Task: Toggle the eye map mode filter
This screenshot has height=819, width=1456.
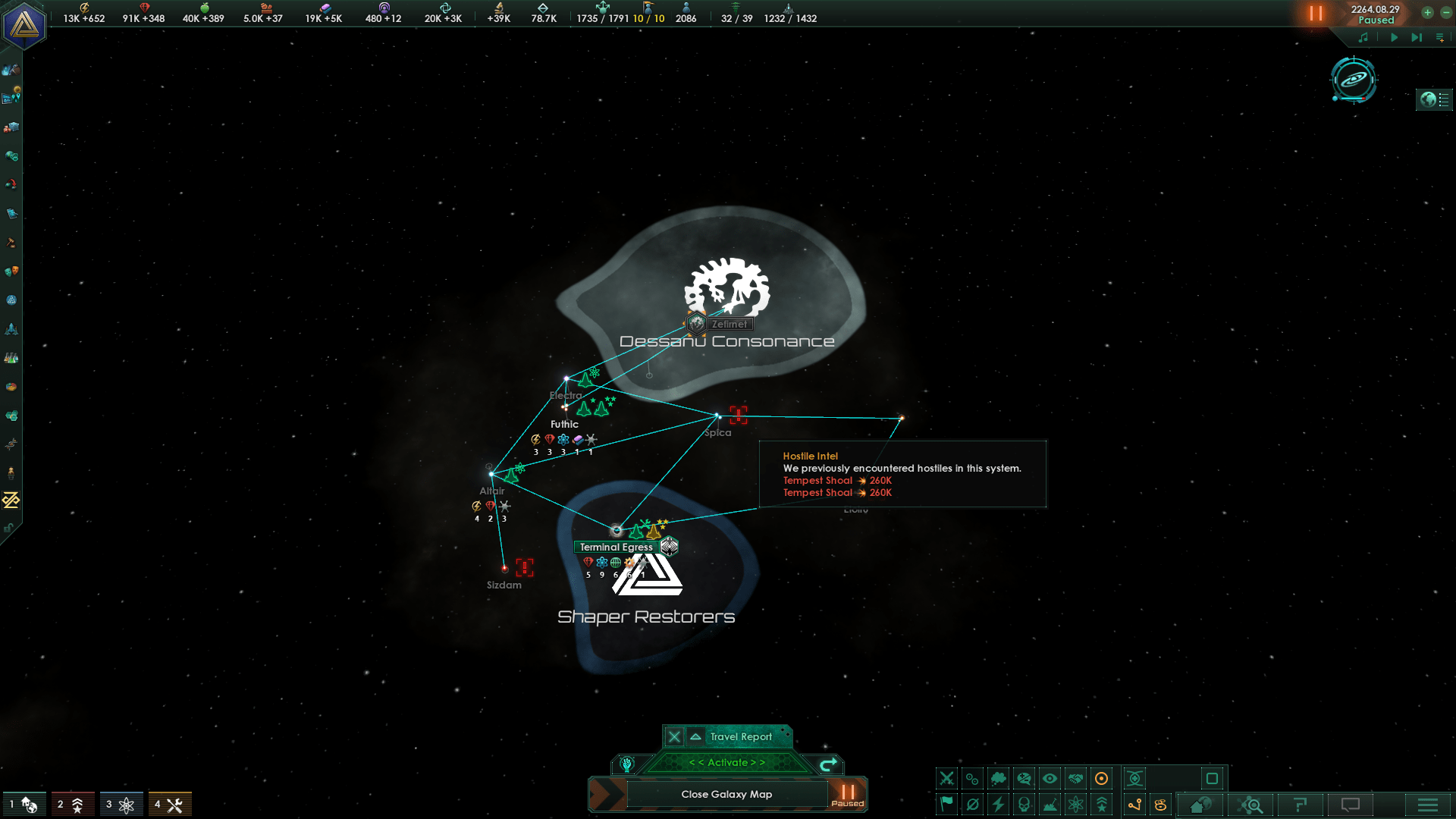Action: [x=1050, y=779]
